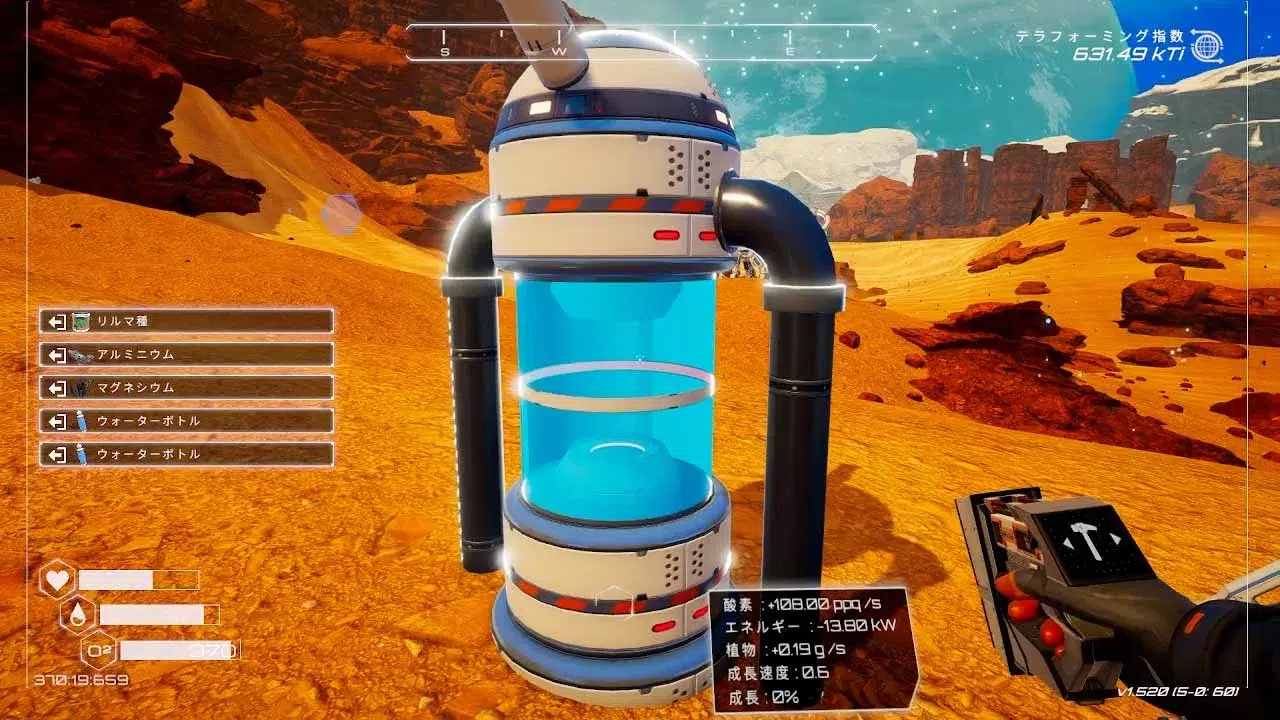1280x720 pixels.
Task: Choose the マグネシウム item entry
Action: 186,387
